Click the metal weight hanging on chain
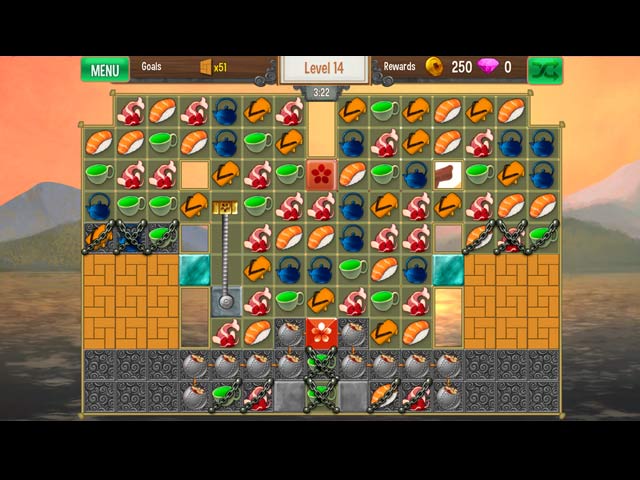 click(225, 299)
